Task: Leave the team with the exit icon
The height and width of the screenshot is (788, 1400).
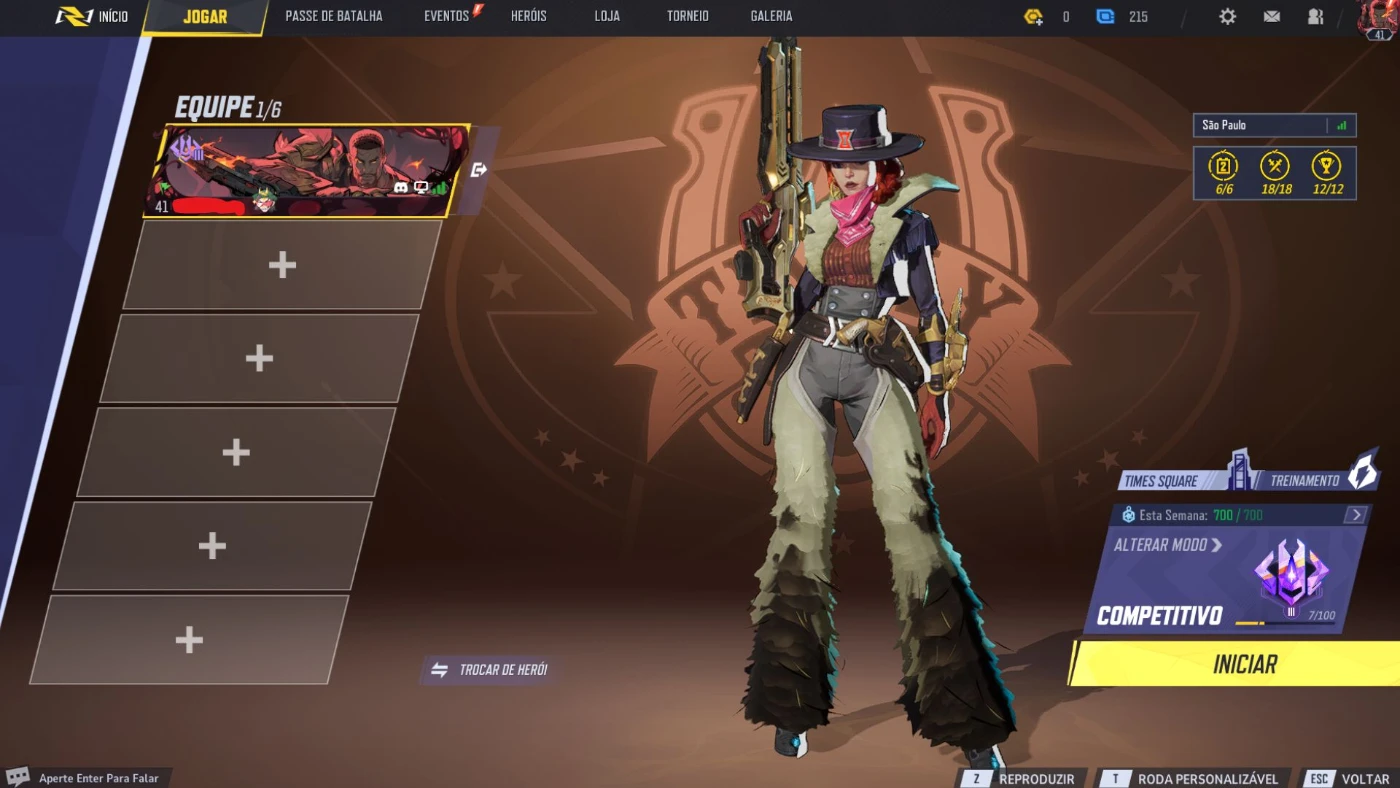Action: coord(479,170)
